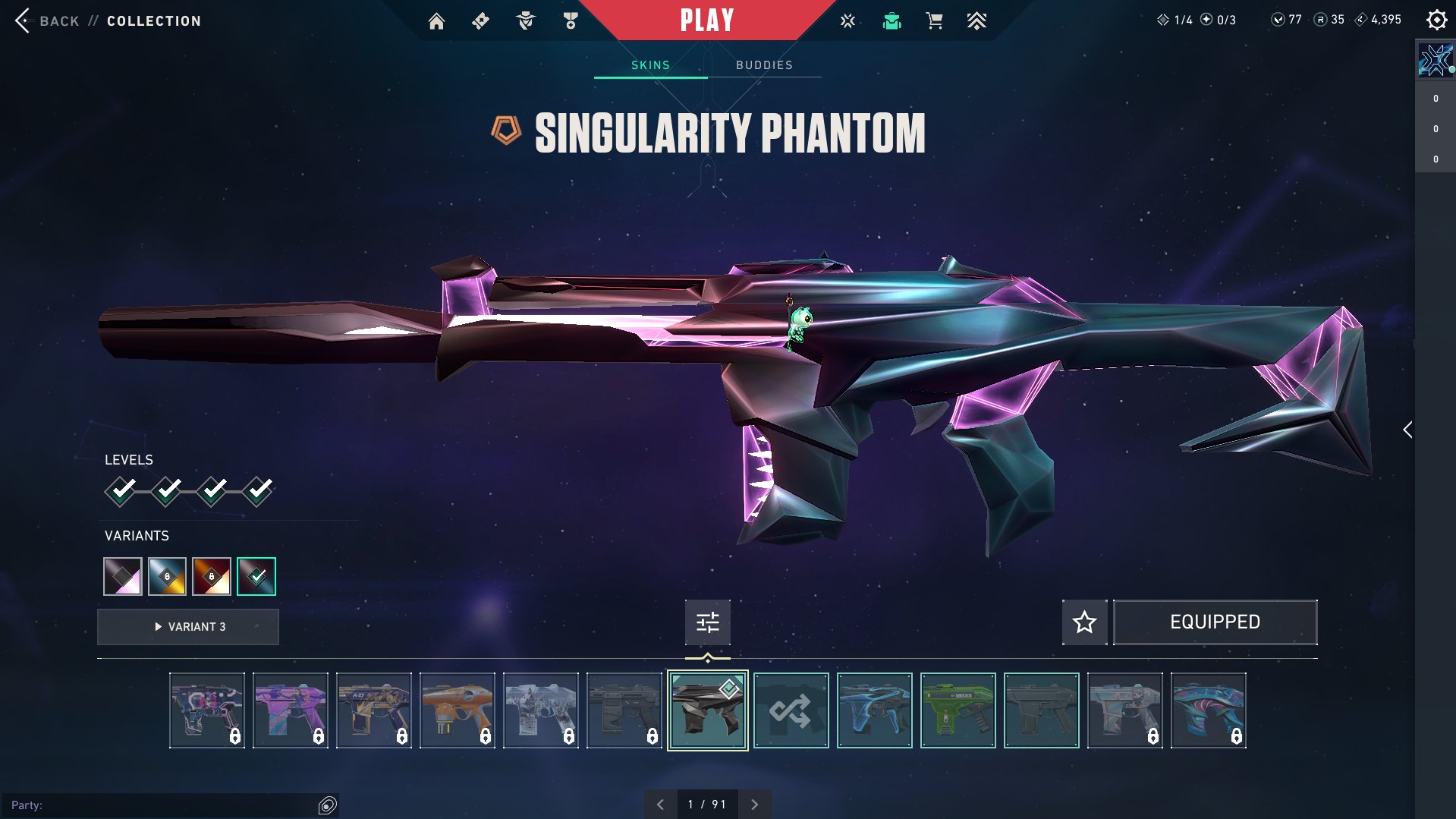
Task: Open the store shopping cart icon
Action: pyautogui.click(x=934, y=21)
